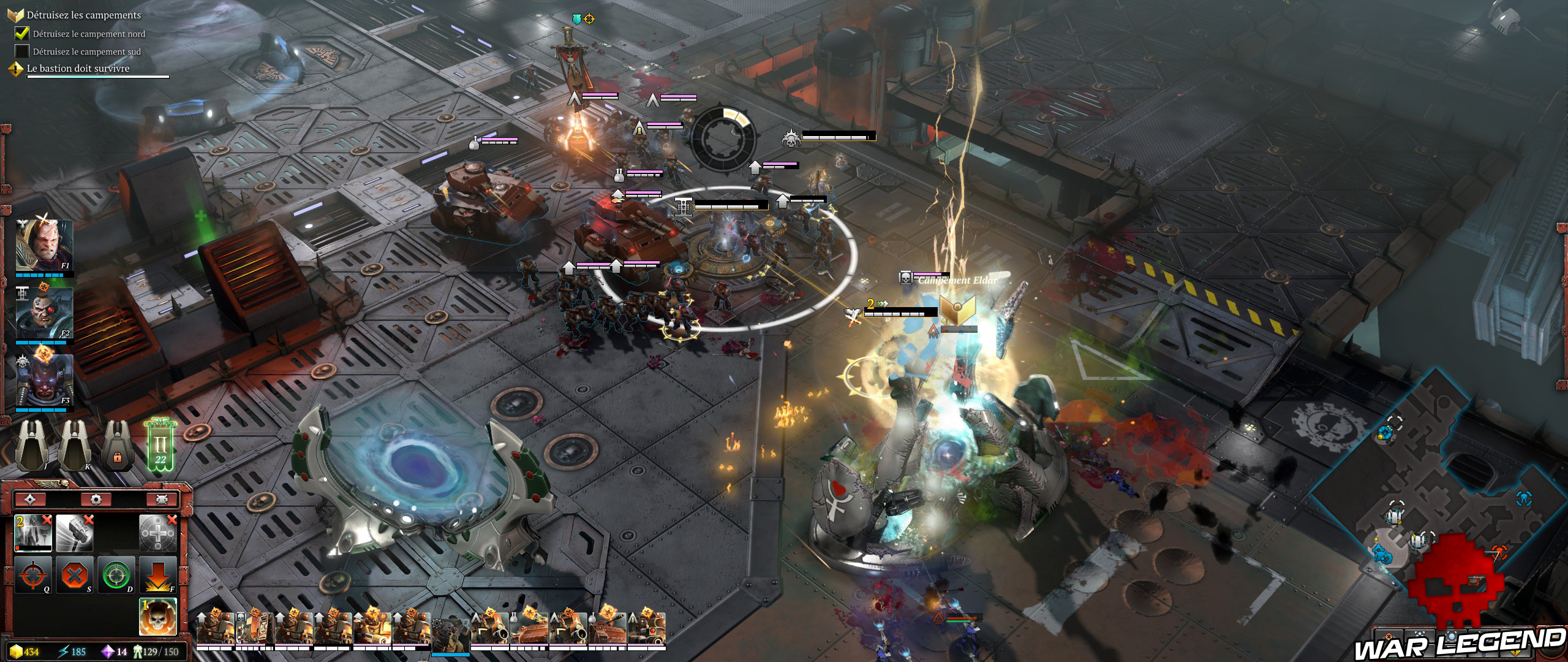1568x662 pixels.
Task: Click the golden skull elite ability icon
Action: click(157, 617)
